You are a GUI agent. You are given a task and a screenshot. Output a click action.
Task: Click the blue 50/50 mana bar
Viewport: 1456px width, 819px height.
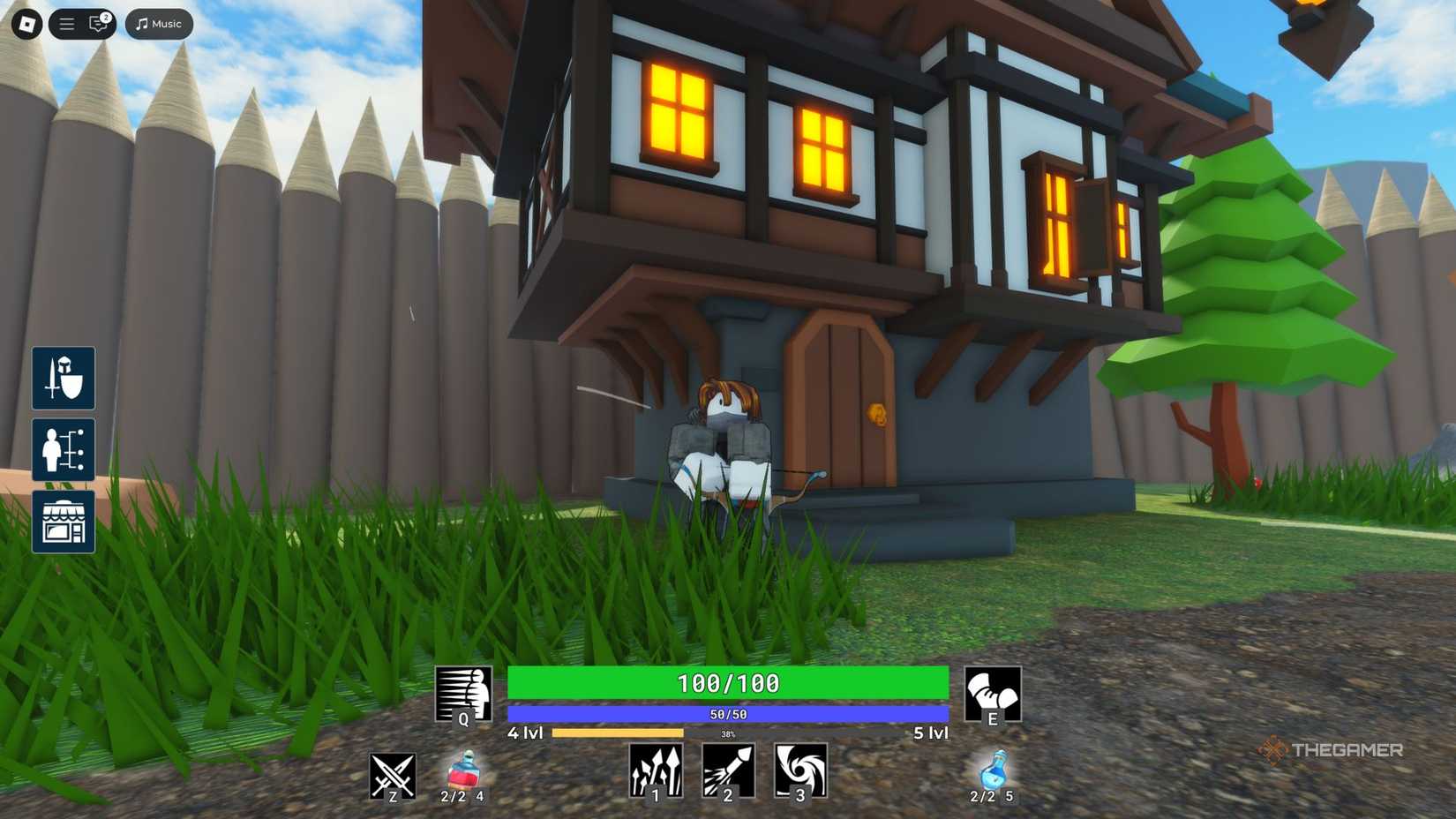click(726, 711)
